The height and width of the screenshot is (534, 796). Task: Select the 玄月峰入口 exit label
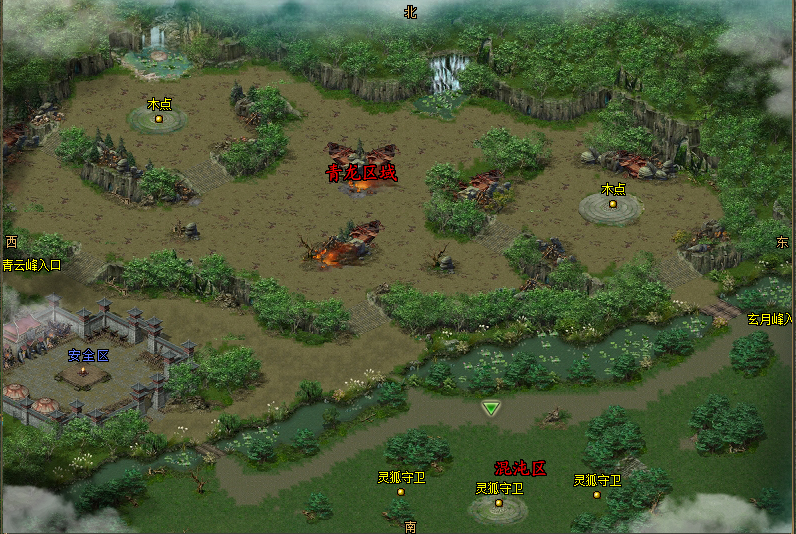click(x=770, y=319)
